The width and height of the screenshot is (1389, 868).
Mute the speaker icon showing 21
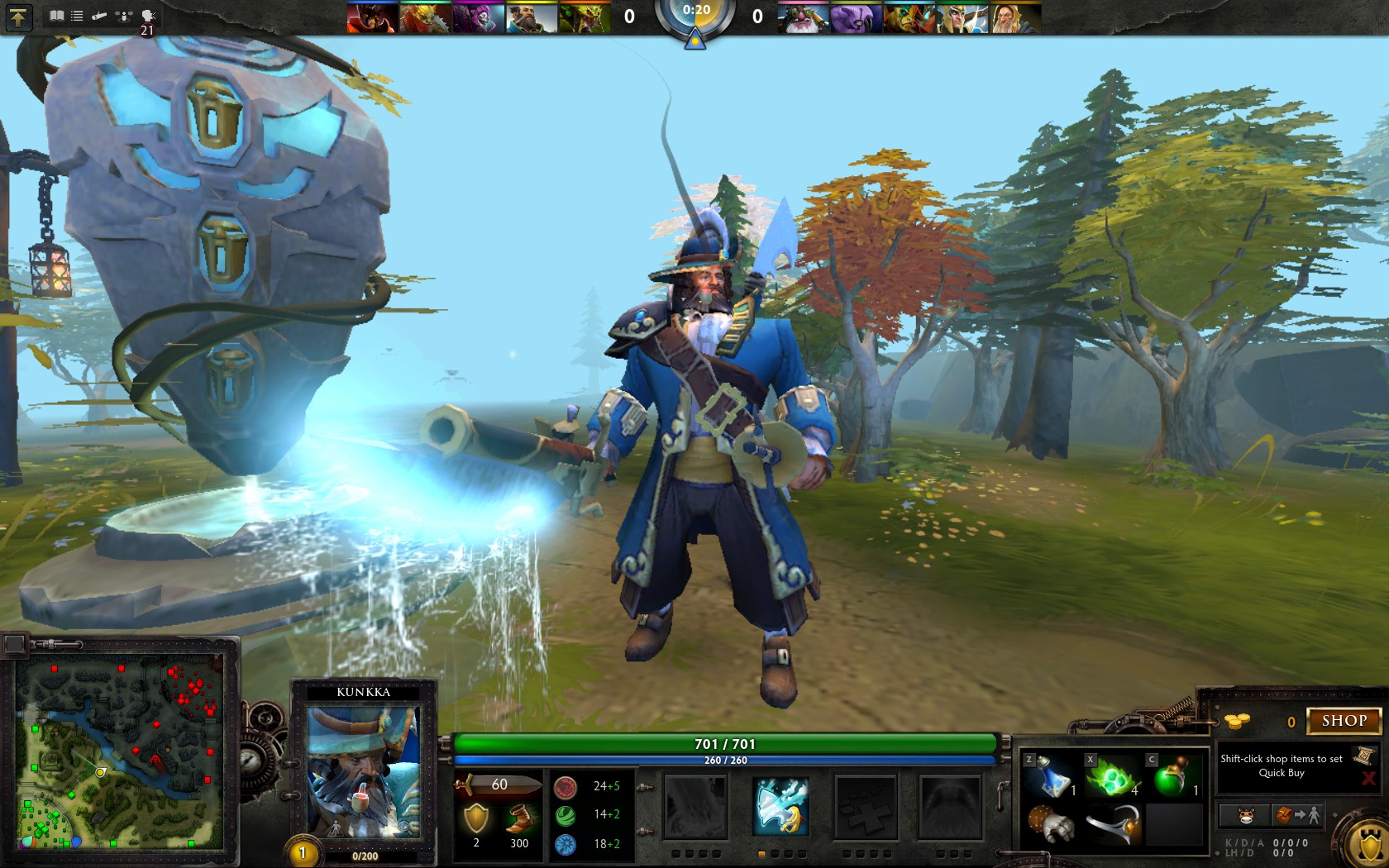point(146,15)
